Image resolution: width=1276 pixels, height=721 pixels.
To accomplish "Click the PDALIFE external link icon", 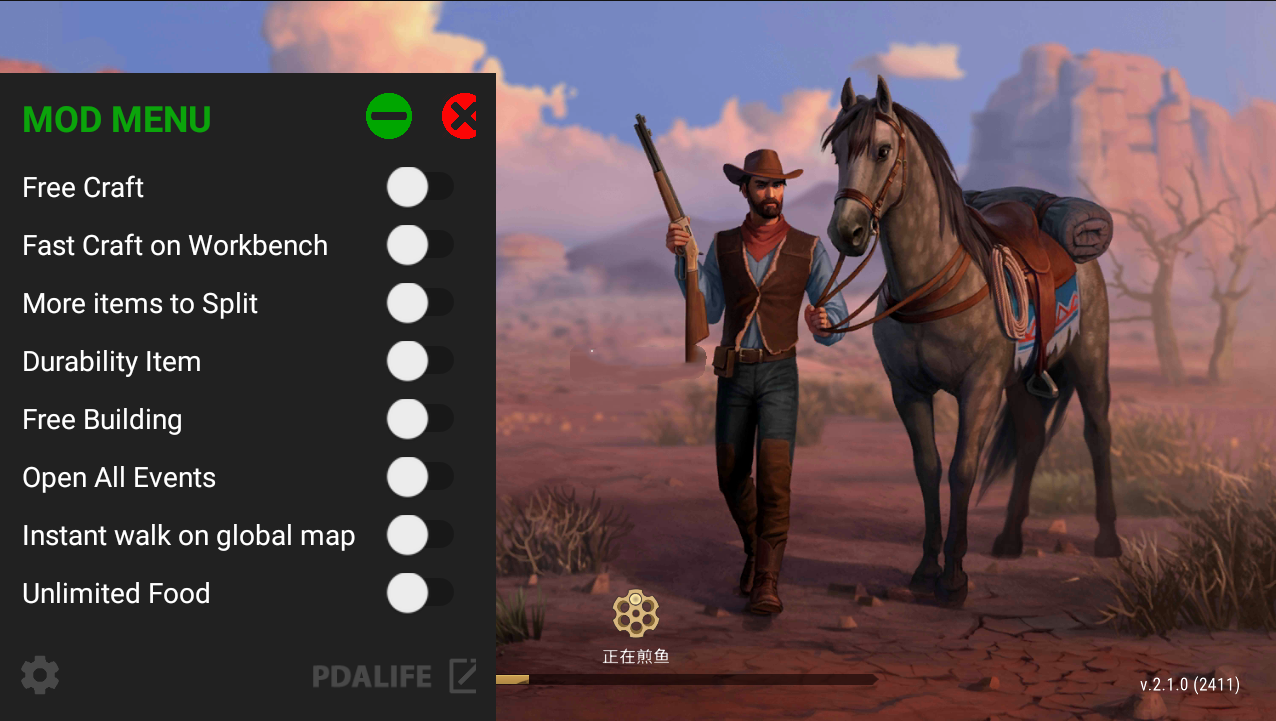I will click(462, 676).
